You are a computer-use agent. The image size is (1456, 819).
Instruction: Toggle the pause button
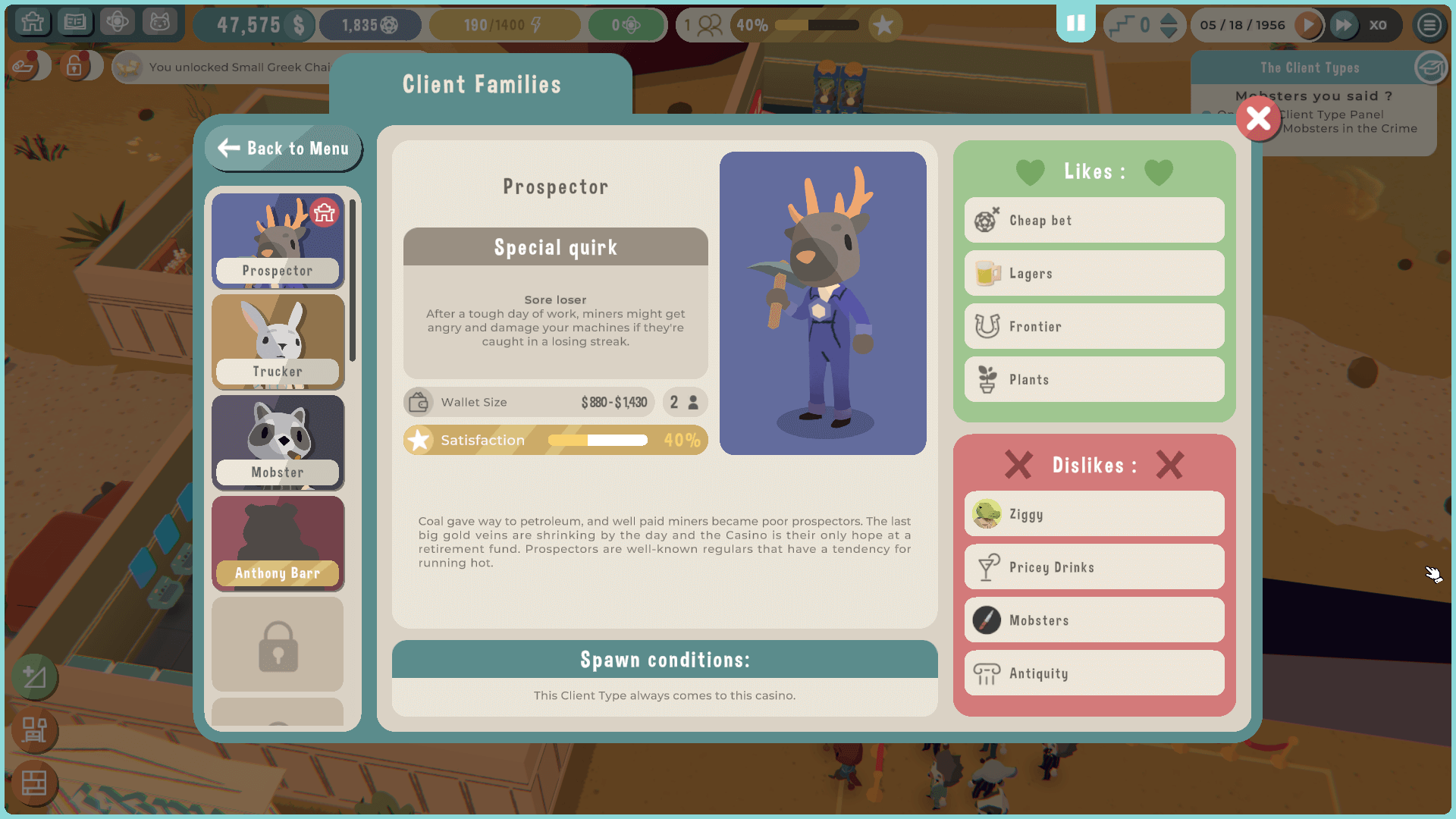(1075, 24)
